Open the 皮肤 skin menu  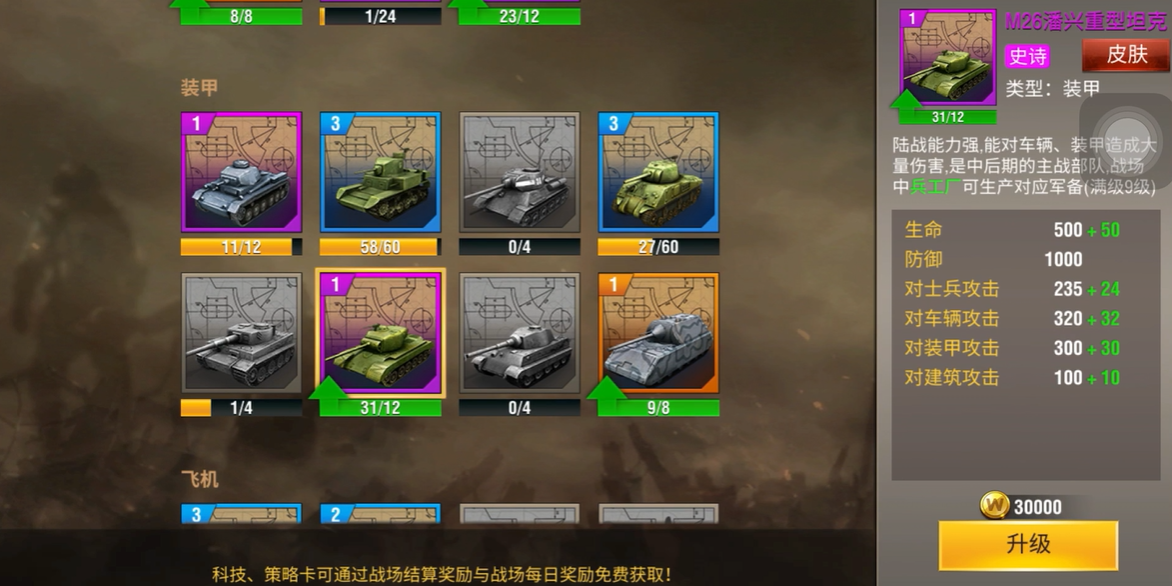[1125, 55]
